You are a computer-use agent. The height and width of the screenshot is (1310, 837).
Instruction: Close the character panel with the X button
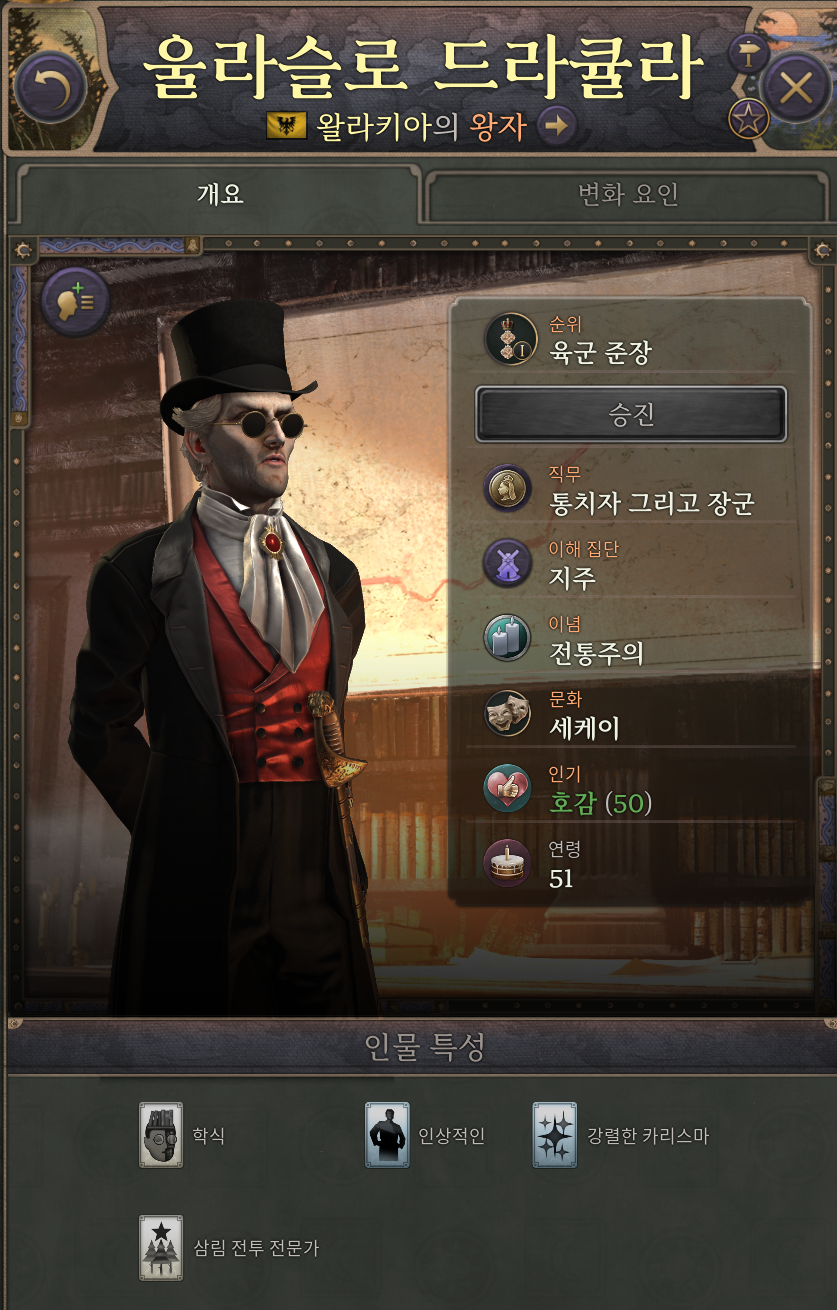click(796, 88)
